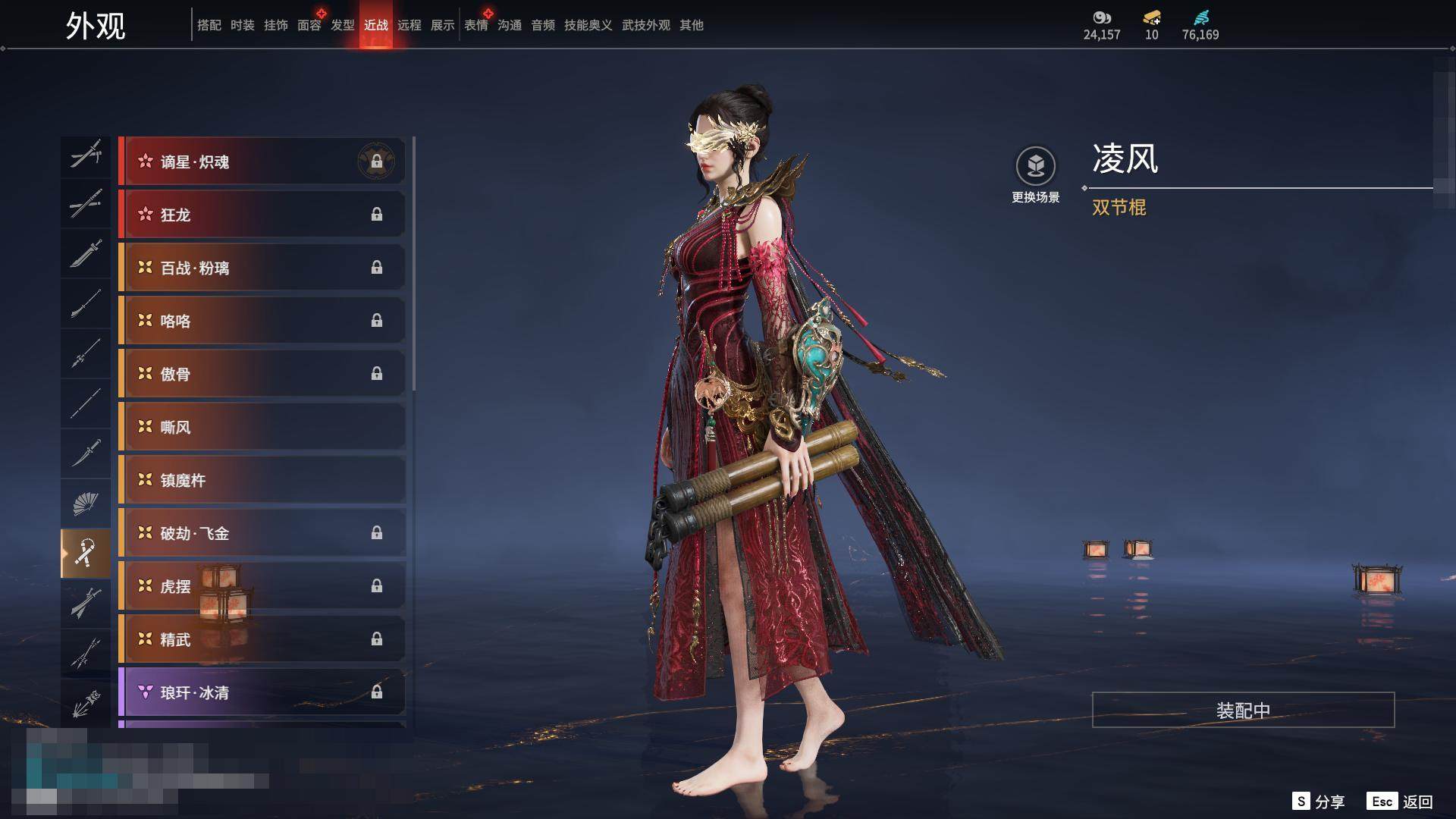Open the 武技外观 tab
1456x819 pixels.
(x=645, y=25)
